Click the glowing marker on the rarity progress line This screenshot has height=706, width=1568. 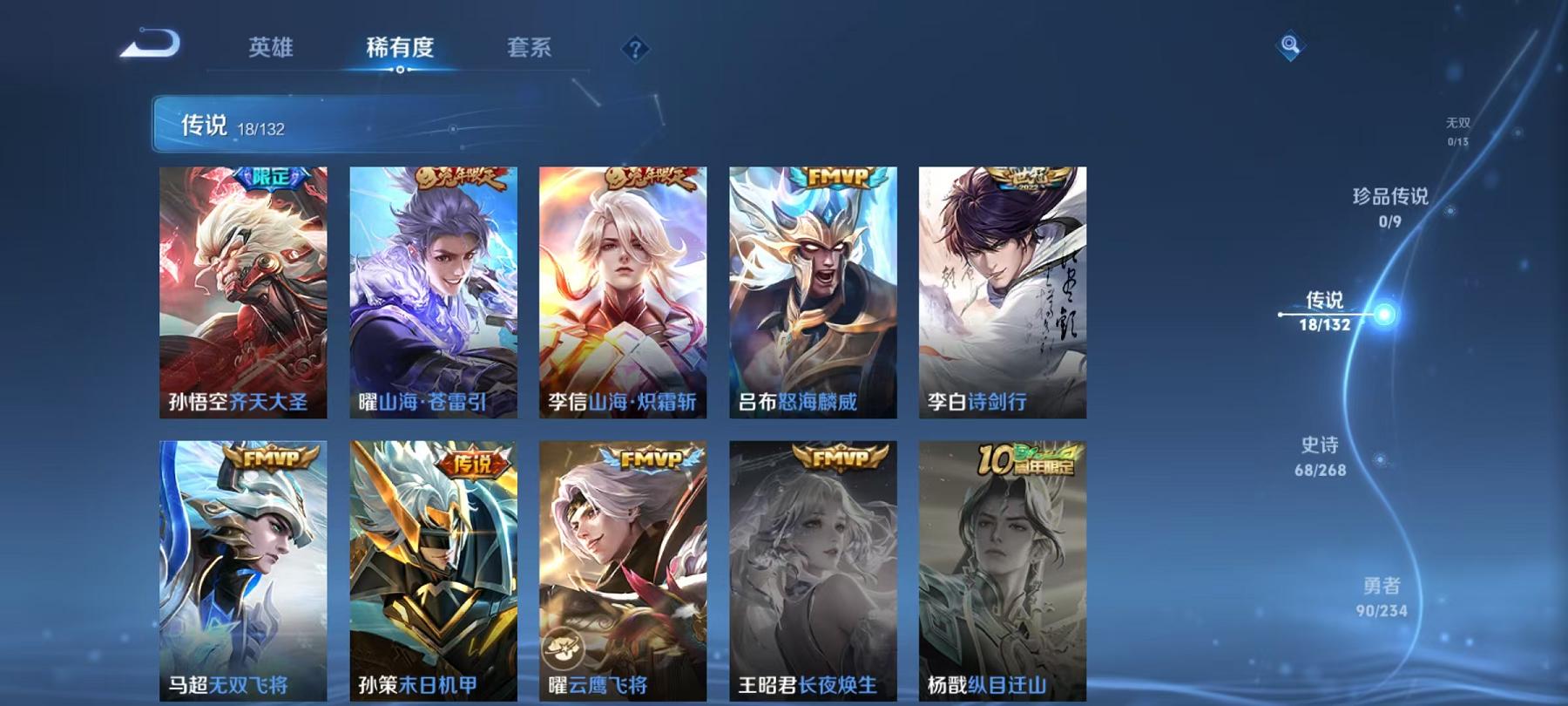pyautogui.click(x=1387, y=310)
